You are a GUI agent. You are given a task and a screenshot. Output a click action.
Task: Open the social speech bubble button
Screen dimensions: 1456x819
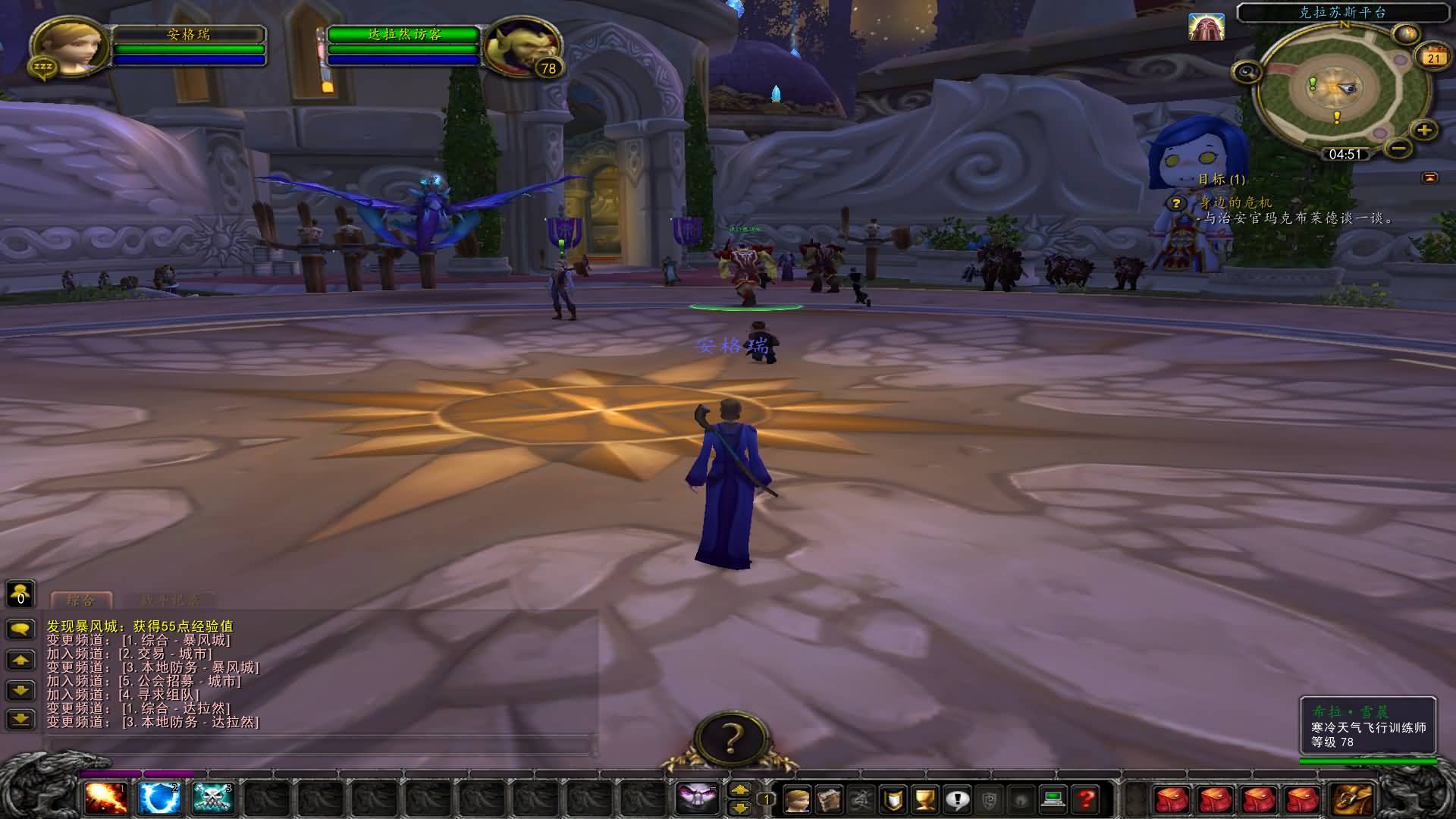click(958, 799)
